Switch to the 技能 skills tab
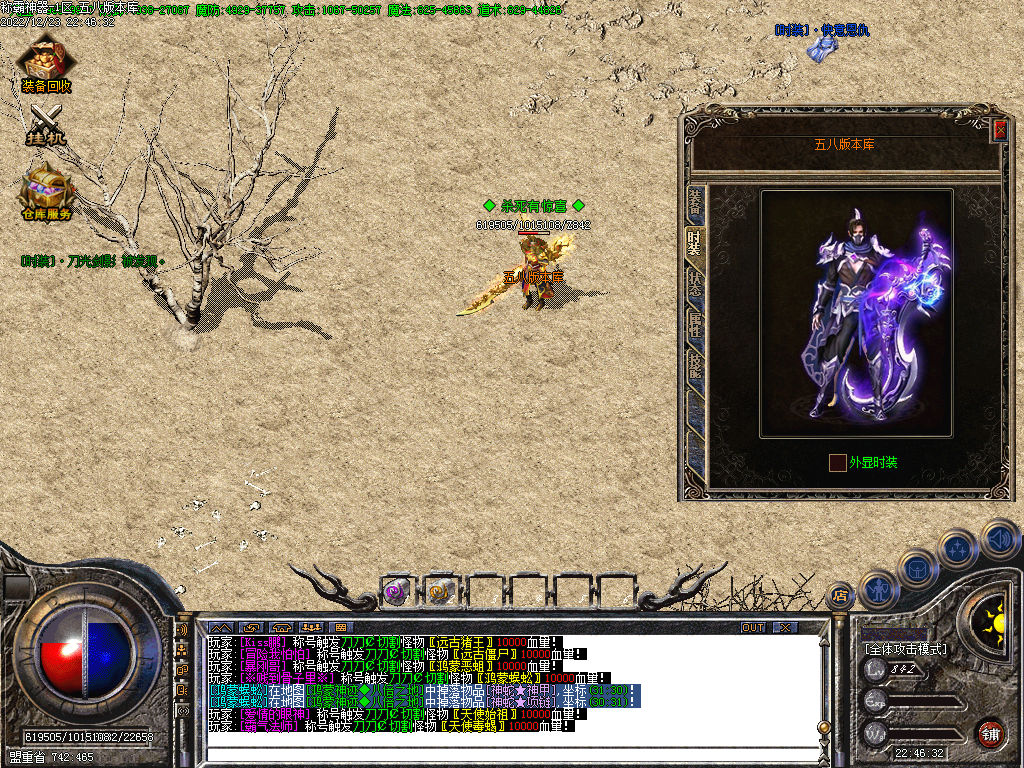 tap(694, 366)
